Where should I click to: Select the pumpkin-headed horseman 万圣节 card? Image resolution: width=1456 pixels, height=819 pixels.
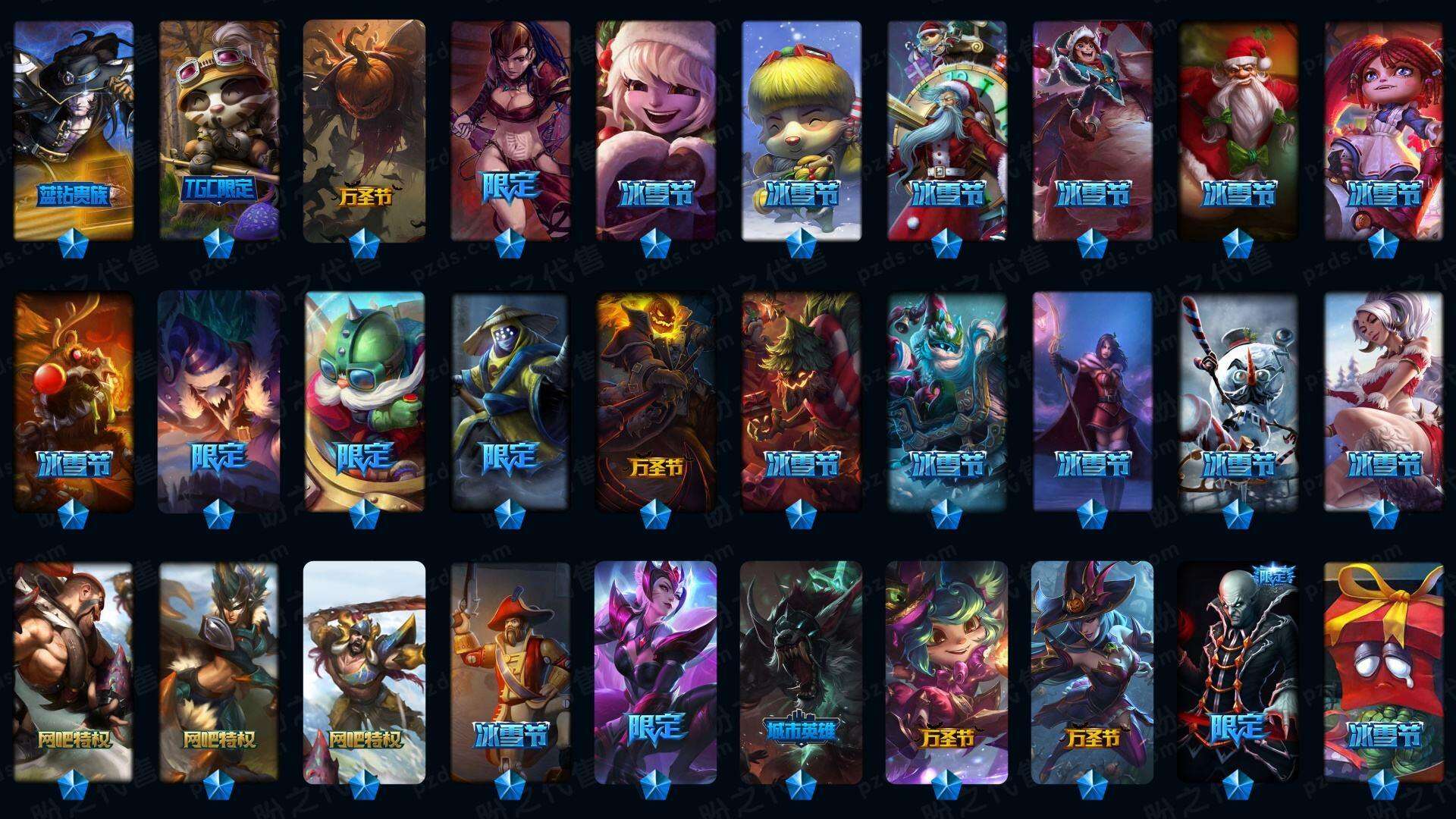click(x=656, y=402)
